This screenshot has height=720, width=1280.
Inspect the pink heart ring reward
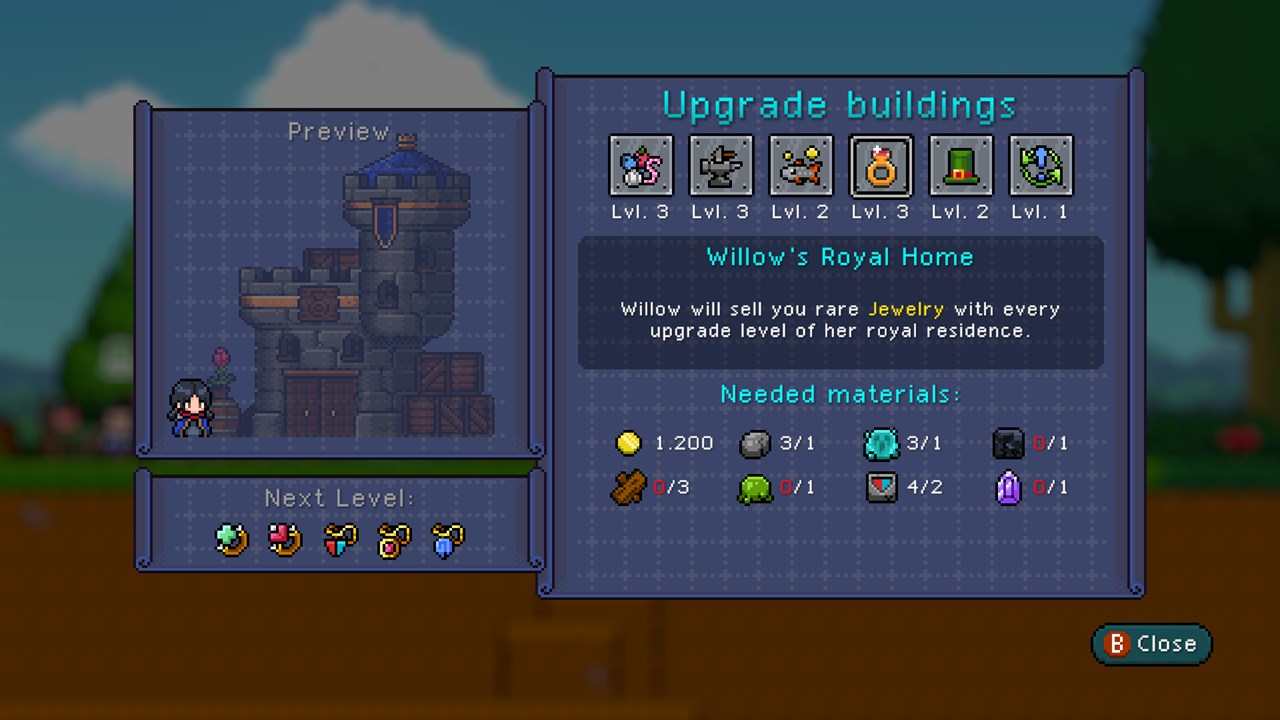(x=286, y=540)
